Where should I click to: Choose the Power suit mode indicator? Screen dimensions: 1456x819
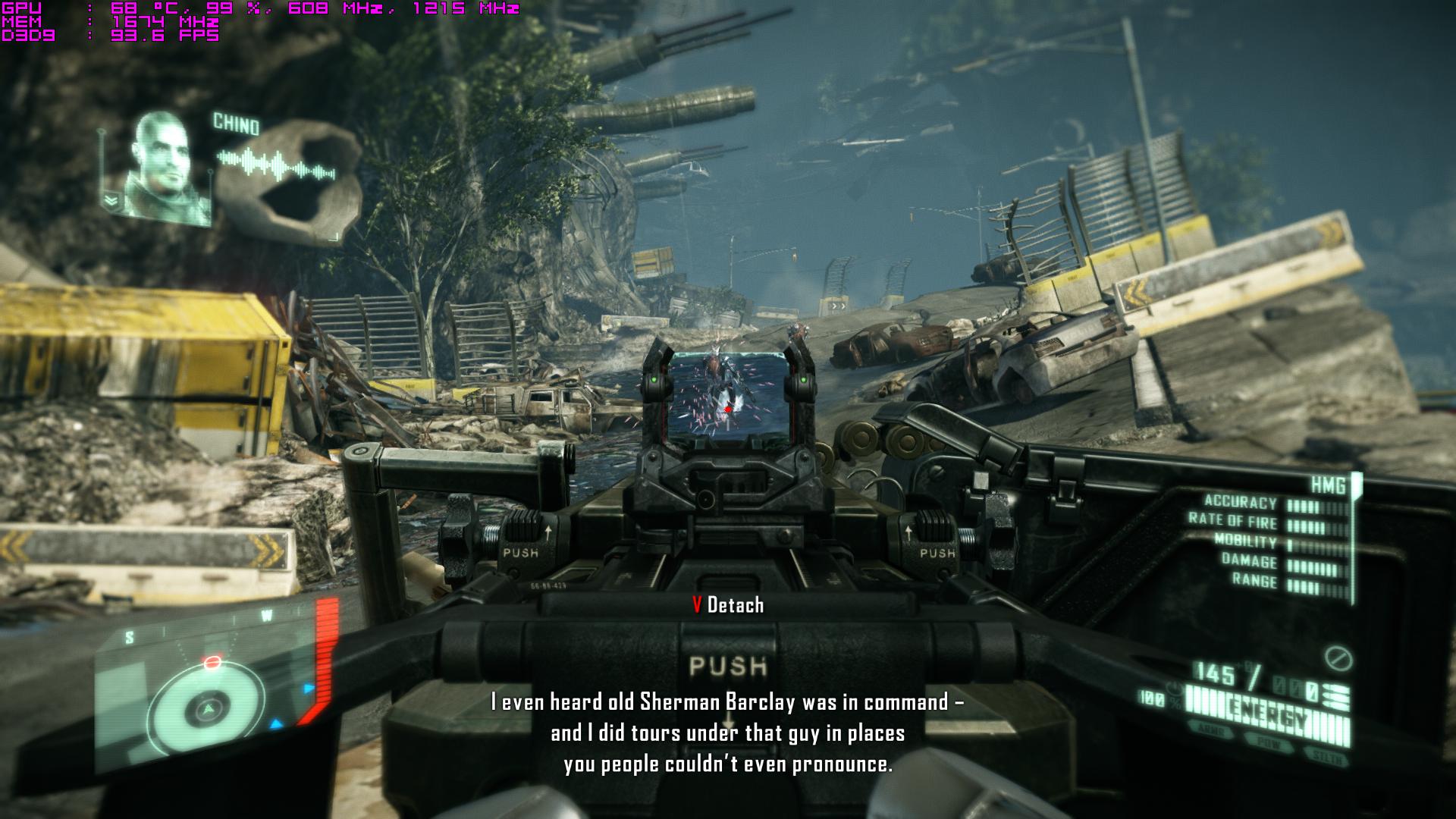(x=1270, y=743)
